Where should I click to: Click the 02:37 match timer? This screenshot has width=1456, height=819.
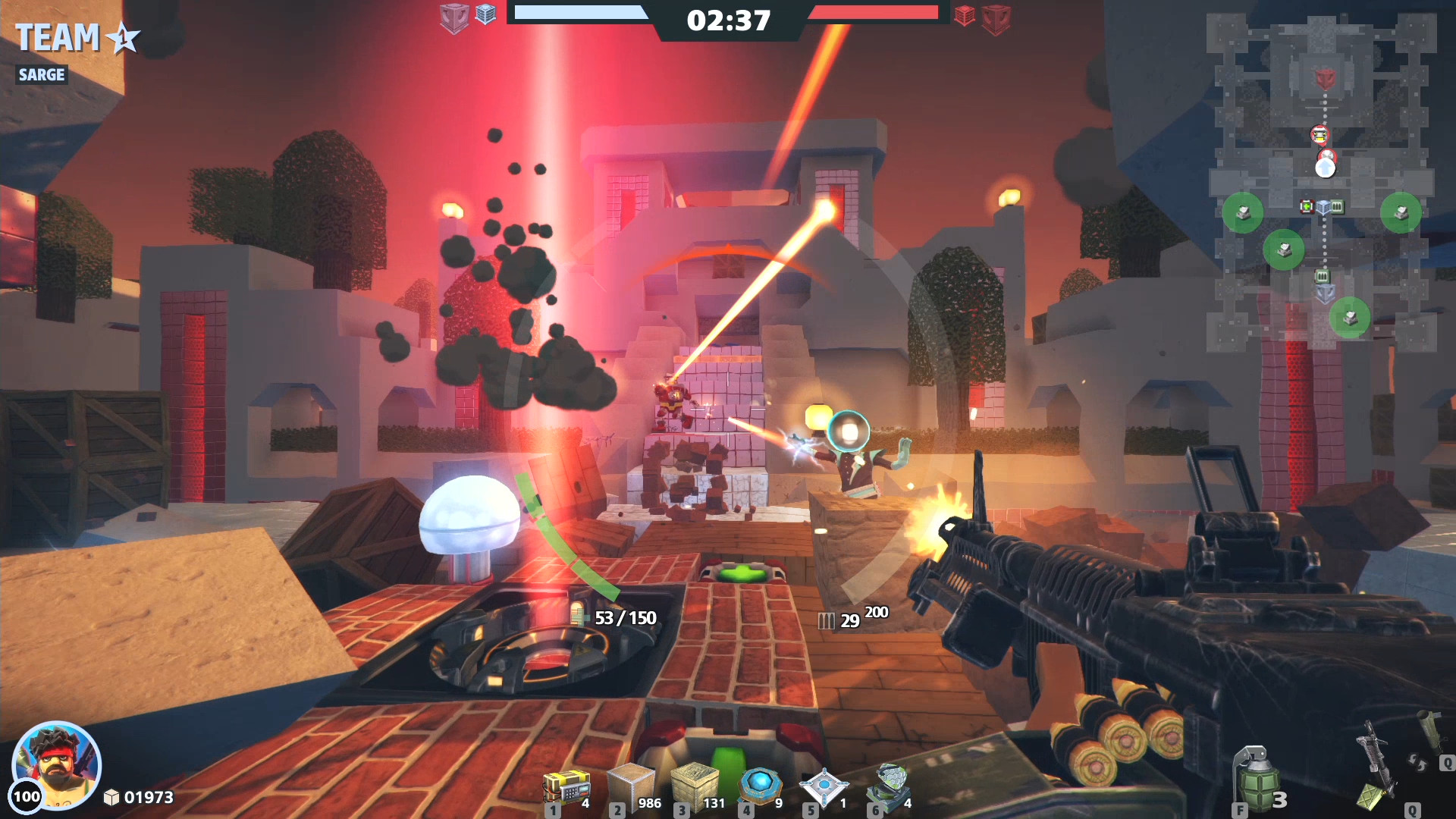click(x=728, y=20)
